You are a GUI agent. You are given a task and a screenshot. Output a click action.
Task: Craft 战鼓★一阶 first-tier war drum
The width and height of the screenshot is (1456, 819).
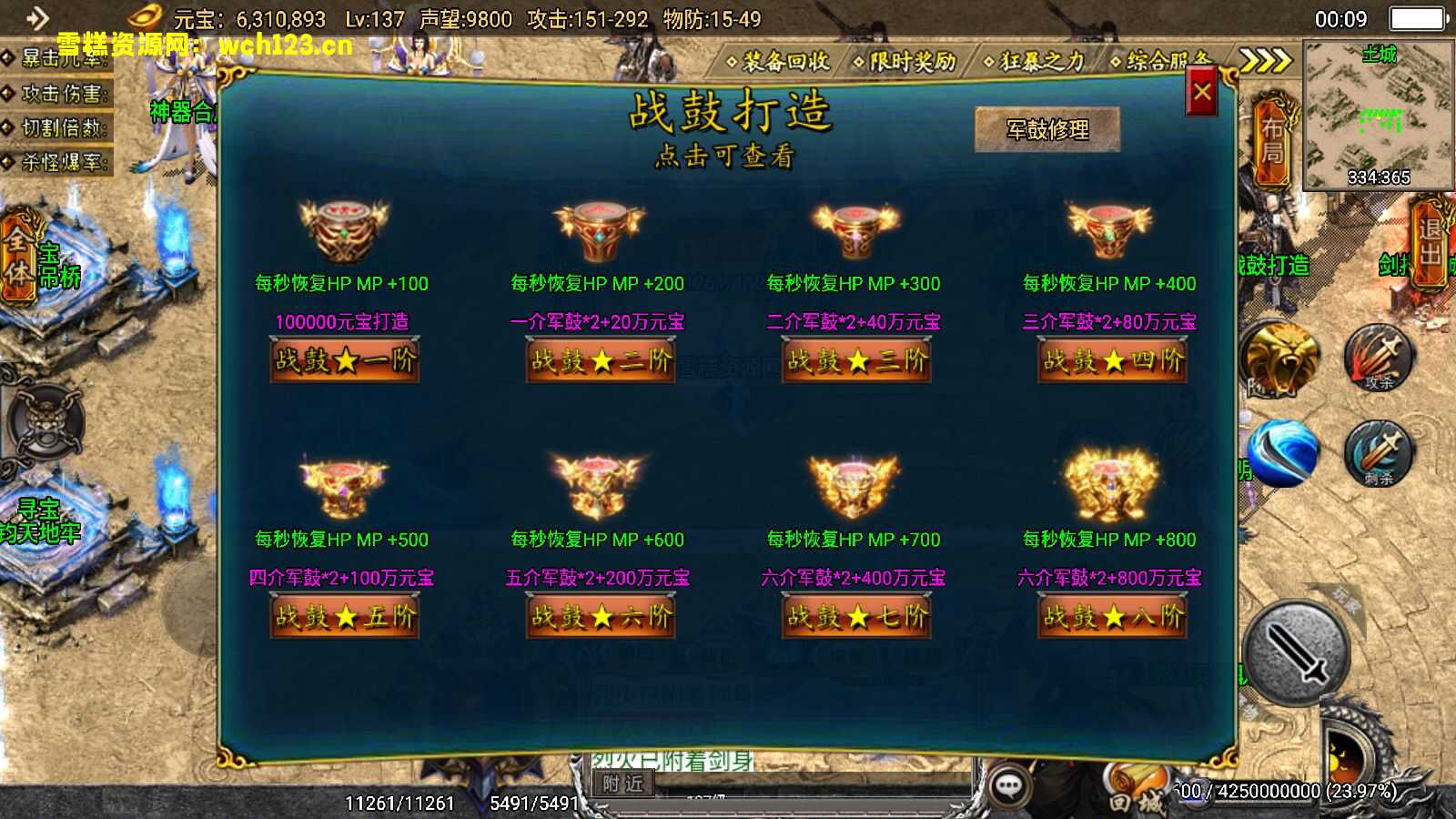[x=344, y=361]
